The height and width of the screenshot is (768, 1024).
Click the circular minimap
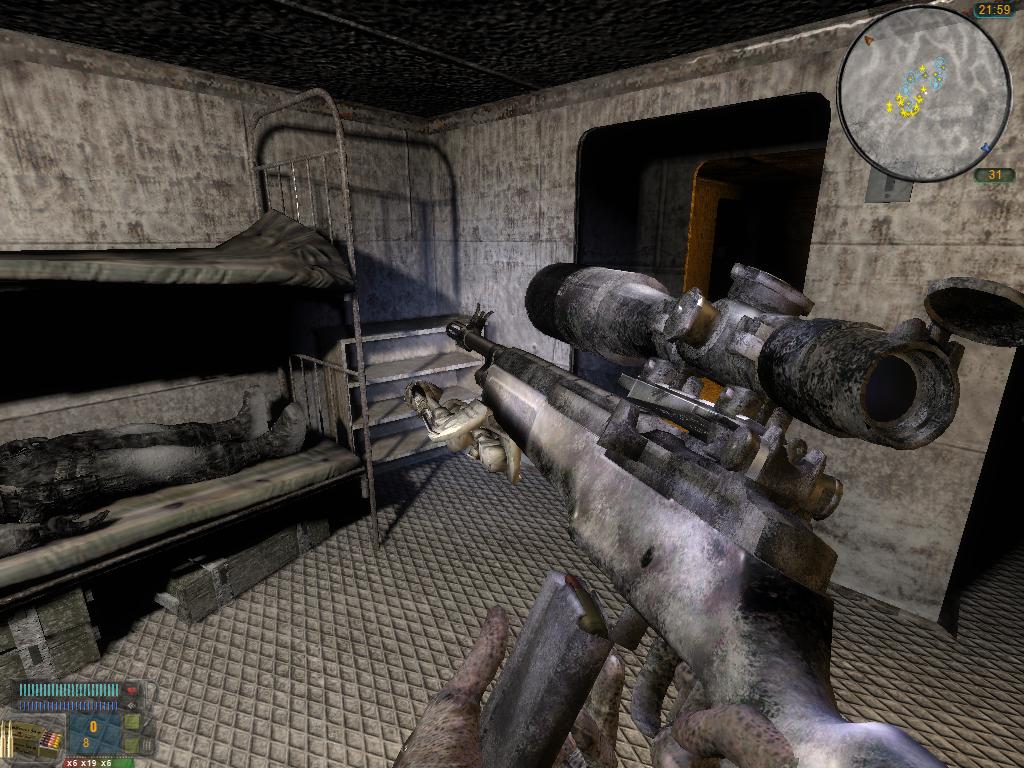click(x=923, y=93)
